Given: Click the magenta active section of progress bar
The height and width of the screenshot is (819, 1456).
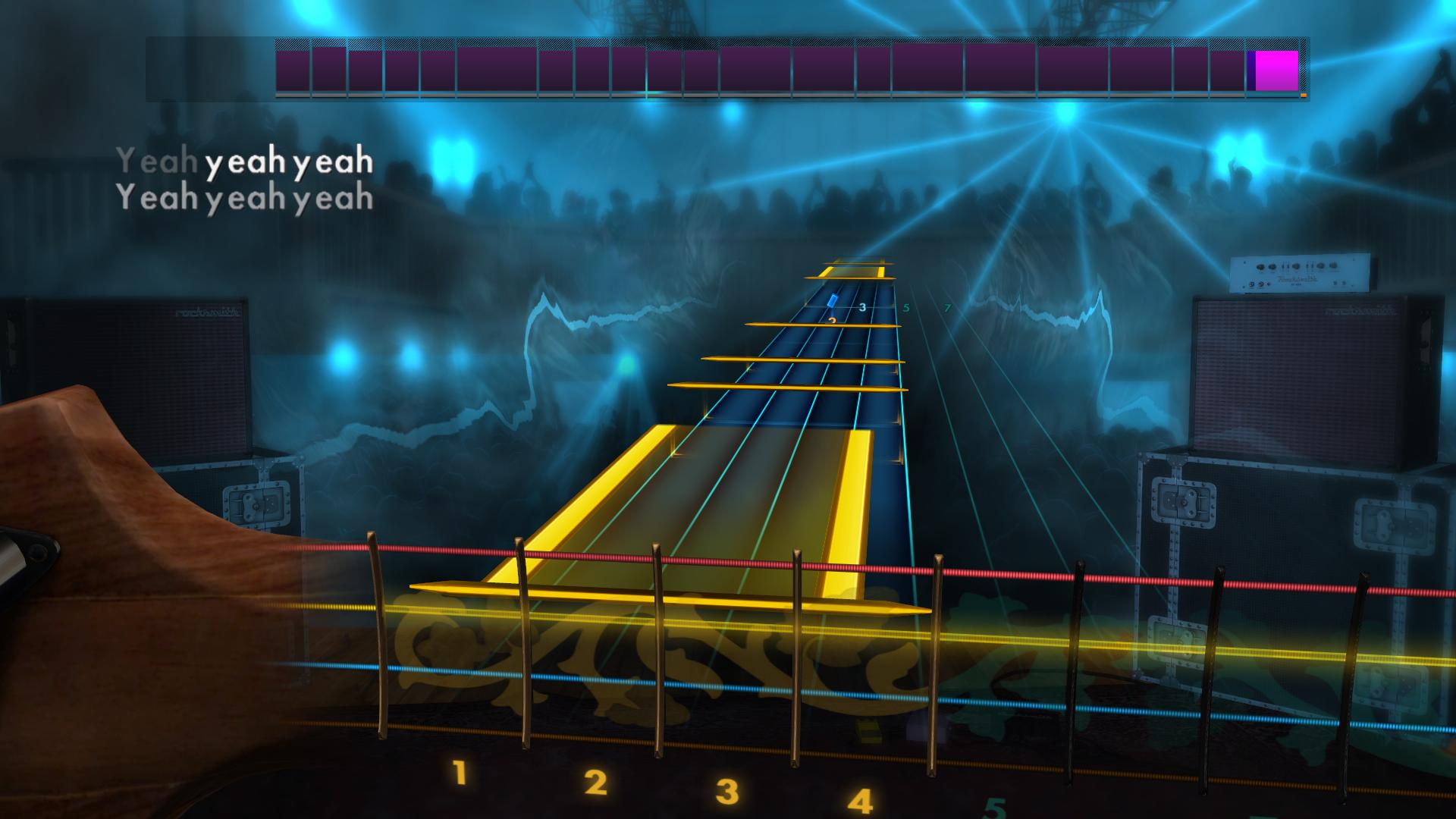Looking at the screenshot, I should (x=1276, y=68).
